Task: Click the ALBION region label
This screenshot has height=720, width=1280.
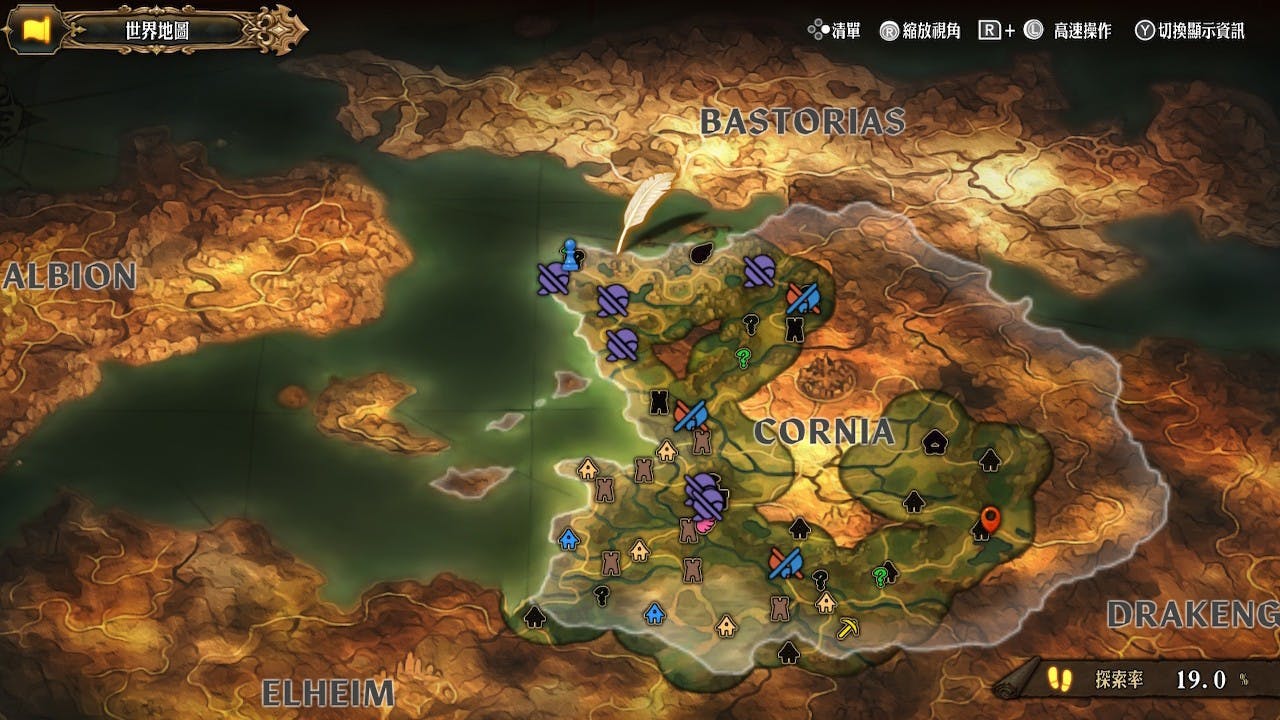Action: pos(68,277)
